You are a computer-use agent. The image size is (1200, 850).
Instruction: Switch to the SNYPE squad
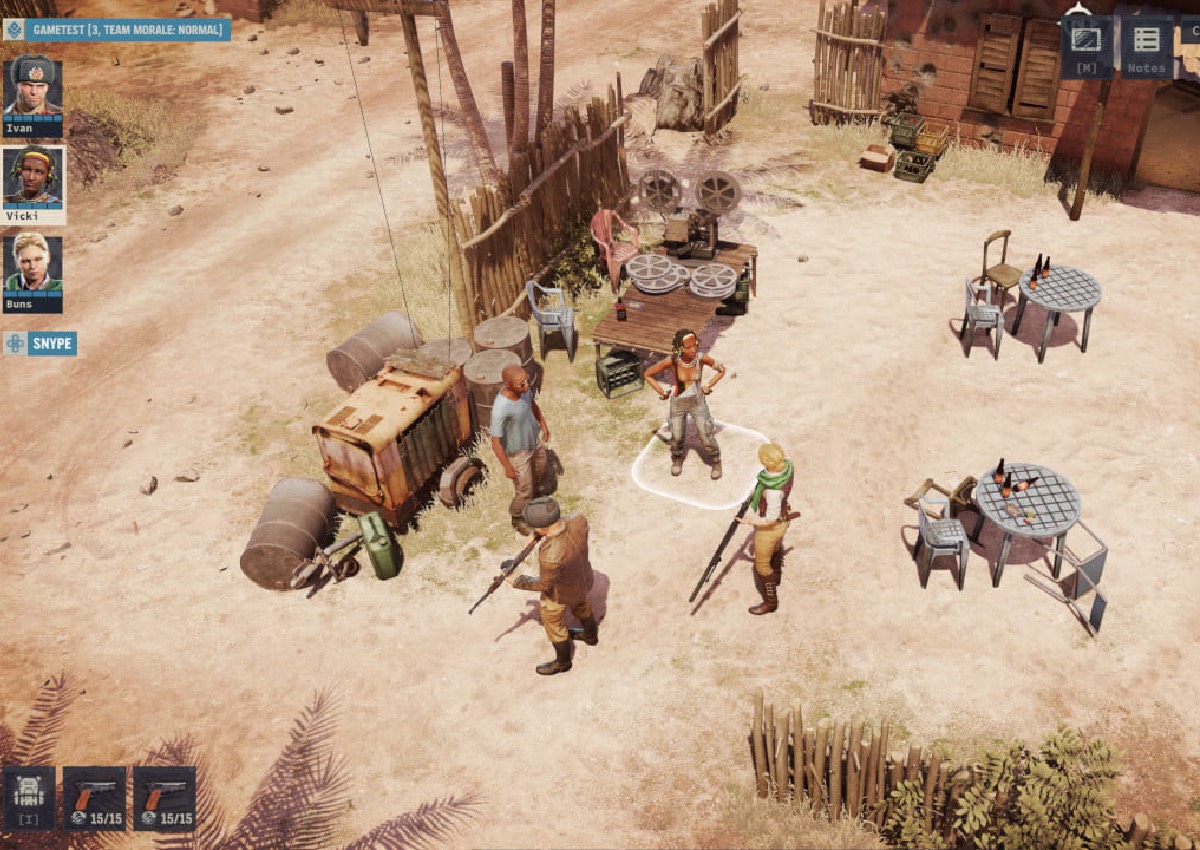coord(40,344)
